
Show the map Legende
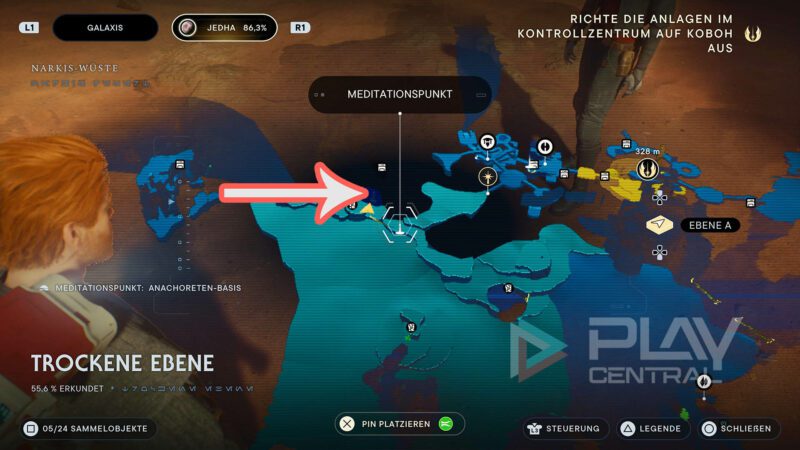tap(654, 428)
